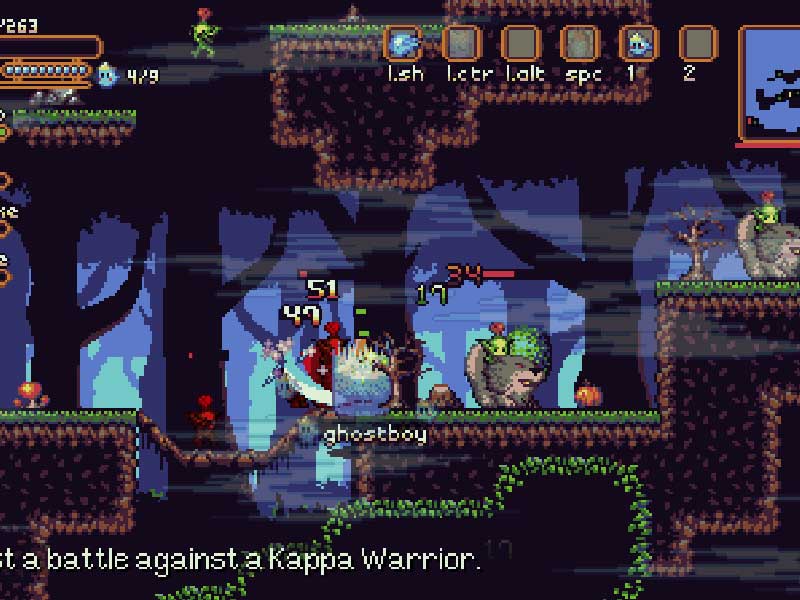Viewport: 800px width, 600px height.
Task: Open the minimap in the corner
Action: pos(770,83)
